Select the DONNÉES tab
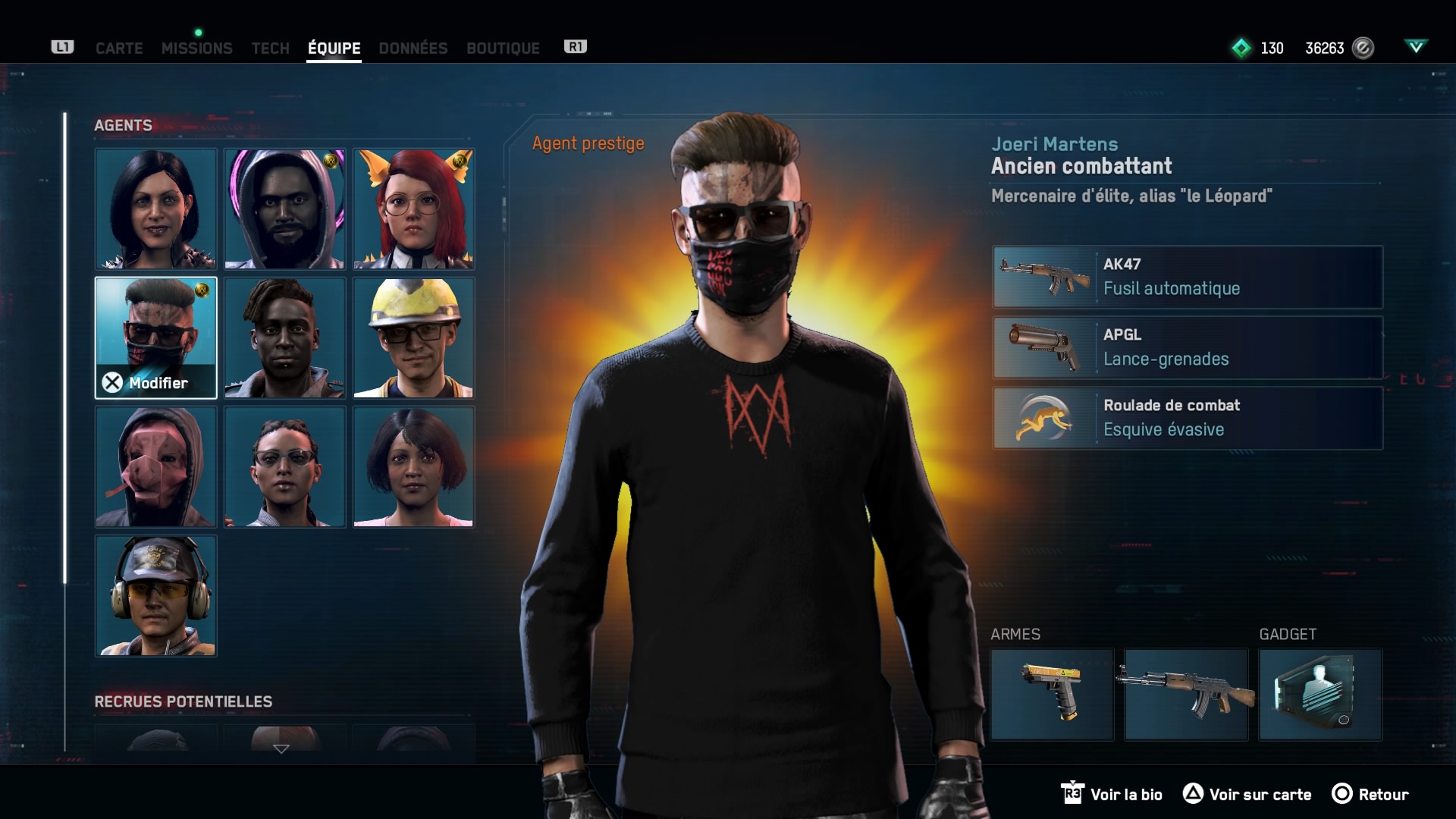Screen dimensions: 1456x819 pyautogui.click(x=413, y=48)
